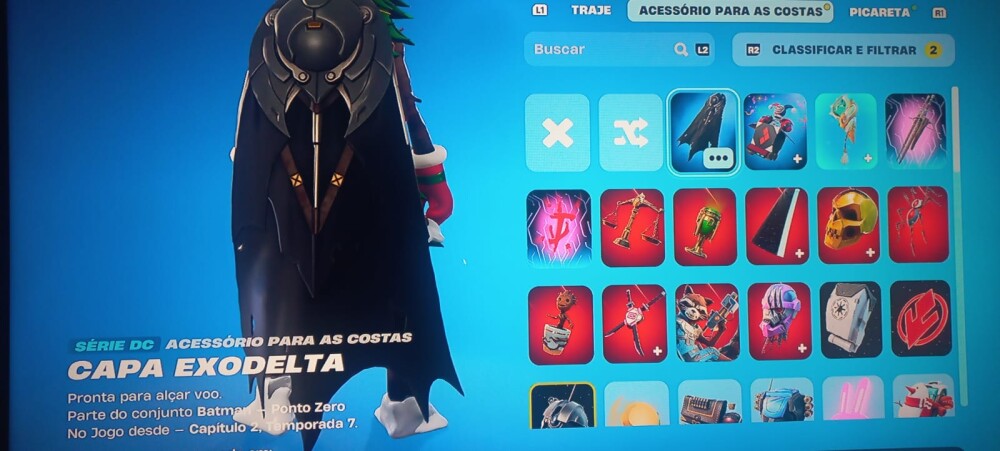Pick the glowing pink rune symbol back bling
The image size is (1000, 451).
coord(559,227)
